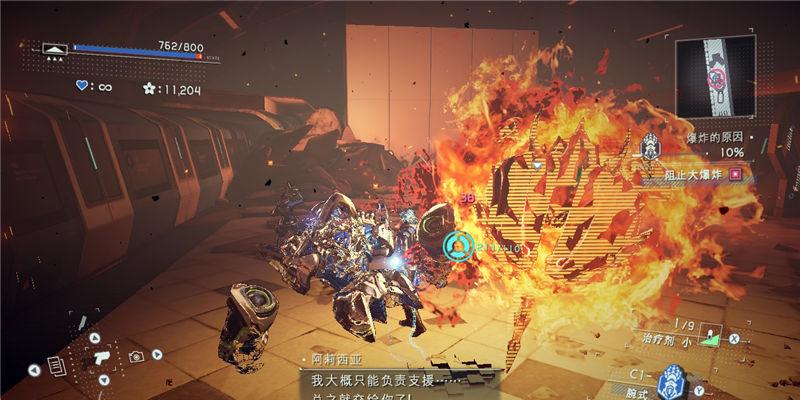Select the pistol weapon icon
Screen dimensions: 800x400
tap(101, 356)
